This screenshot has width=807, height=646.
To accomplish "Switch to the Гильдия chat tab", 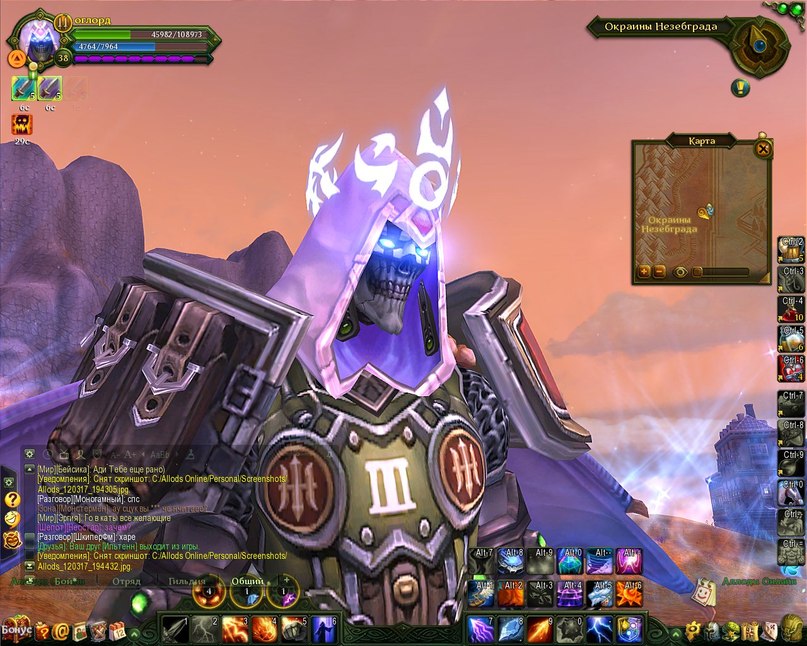I will tap(186, 581).
